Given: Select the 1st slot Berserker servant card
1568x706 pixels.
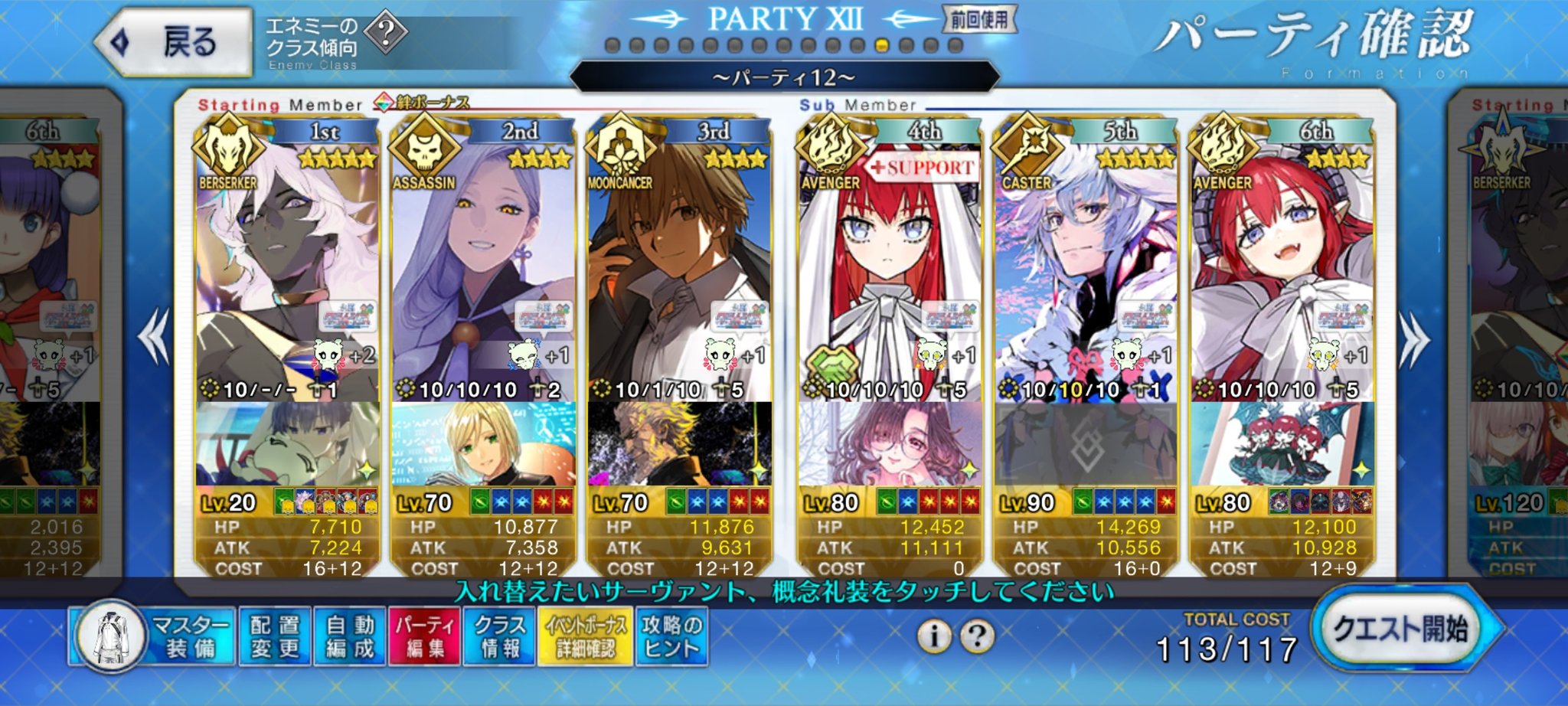Looking at the screenshot, I should [x=287, y=268].
